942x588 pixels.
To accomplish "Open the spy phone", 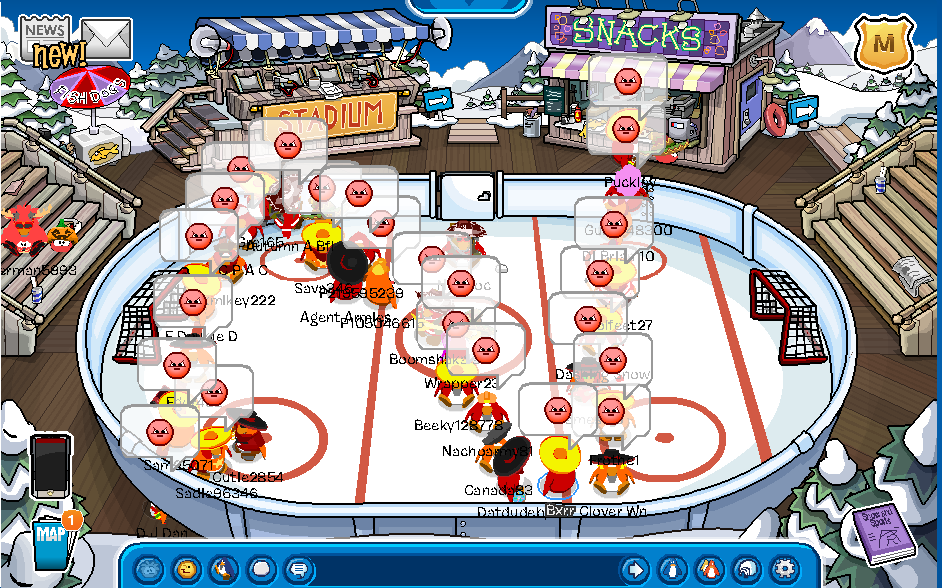I will click(x=50, y=465).
